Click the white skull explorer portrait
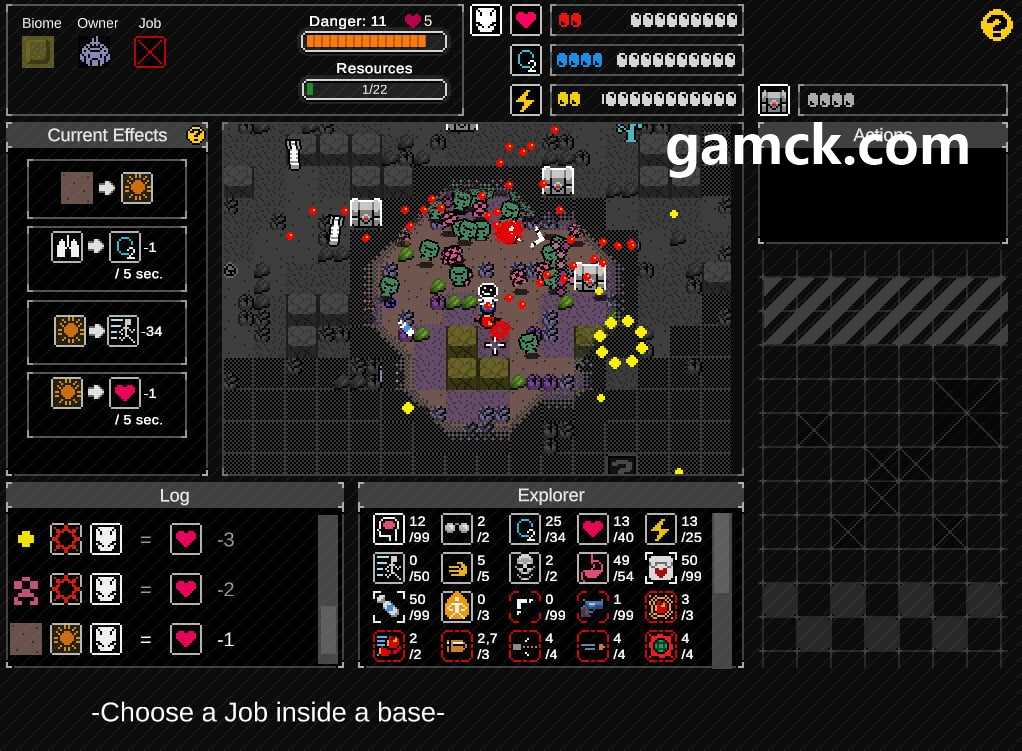Image resolution: width=1022 pixels, height=751 pixels. click(x=486, y=20)
